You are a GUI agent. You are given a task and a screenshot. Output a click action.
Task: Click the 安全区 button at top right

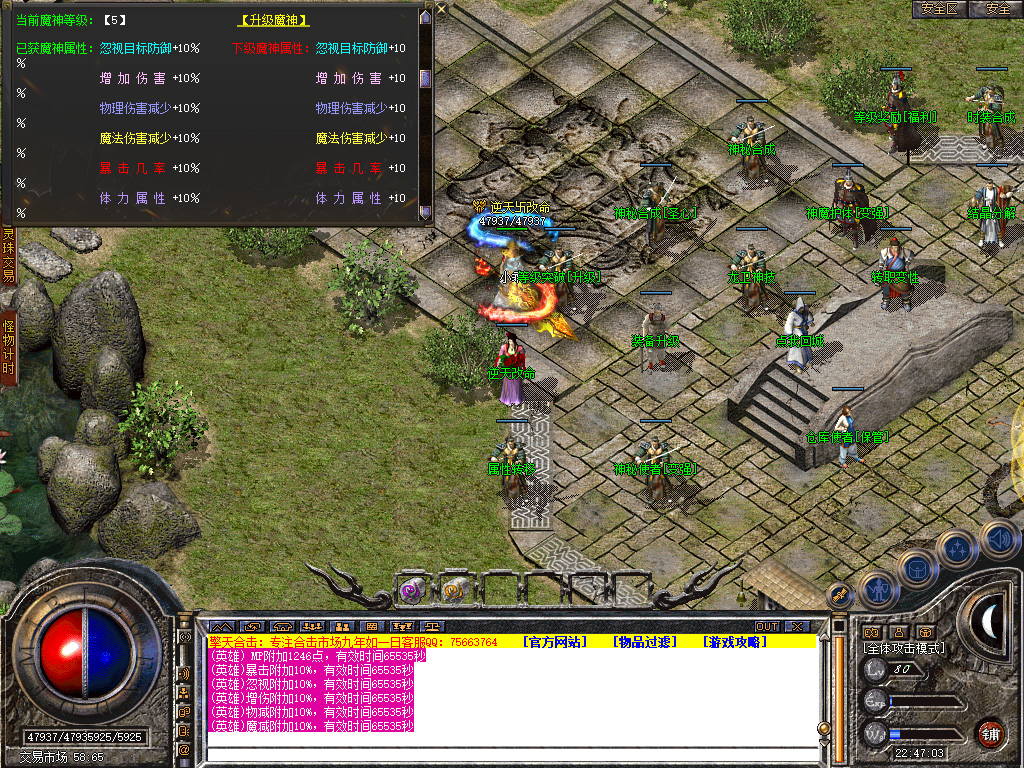tap(939, 9)
